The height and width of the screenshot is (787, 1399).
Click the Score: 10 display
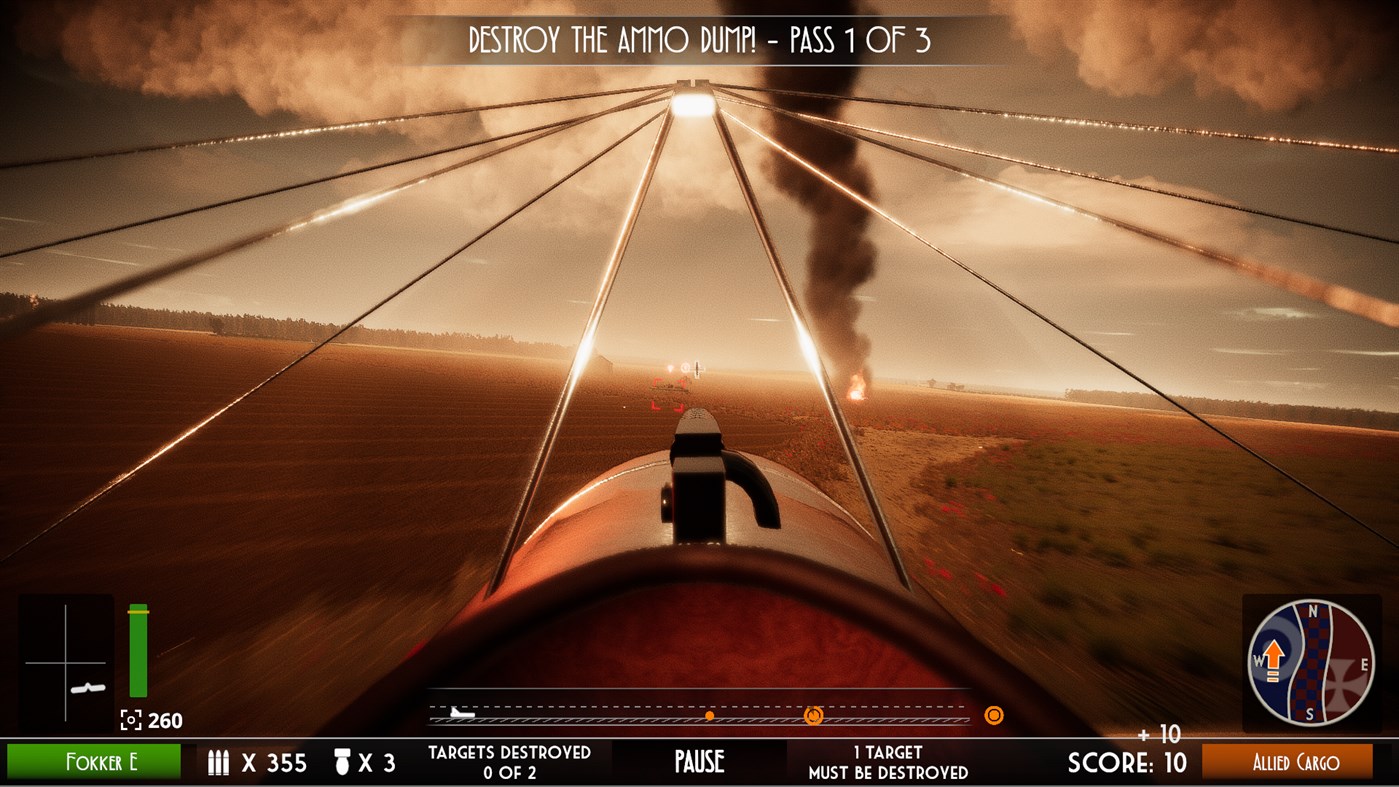click(x=1130, y=762)
